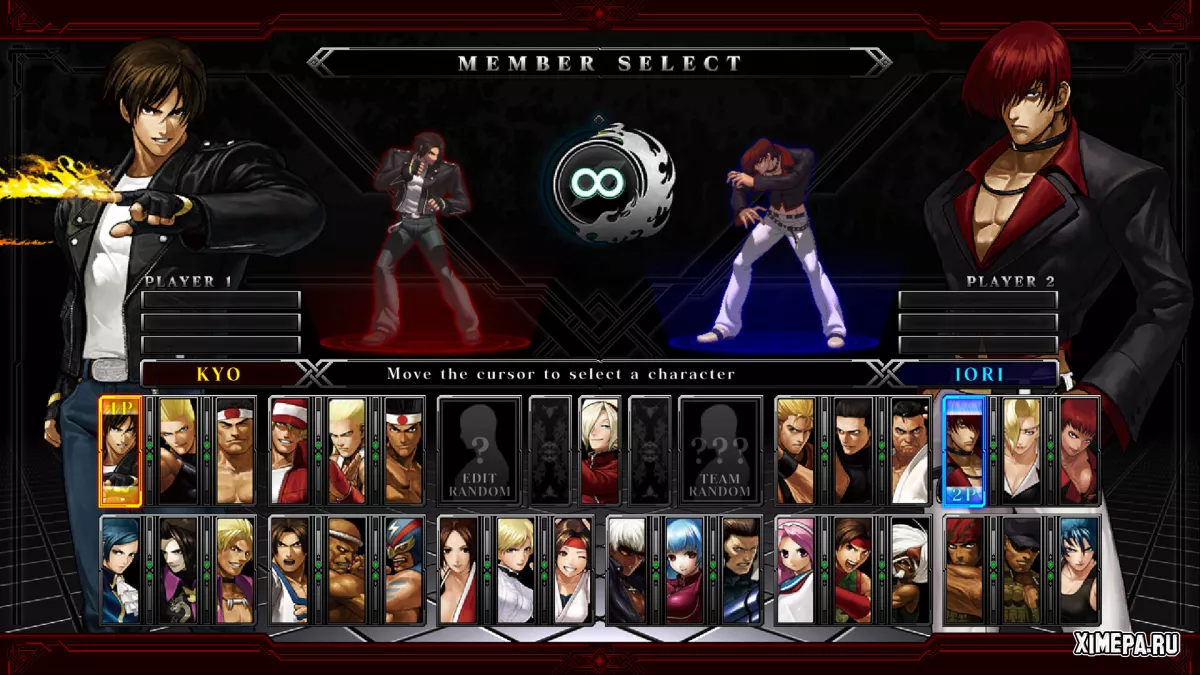This screenshot has height=675, width=1200.
Task: Click the infinity timer orb
Action: point(600,183)
